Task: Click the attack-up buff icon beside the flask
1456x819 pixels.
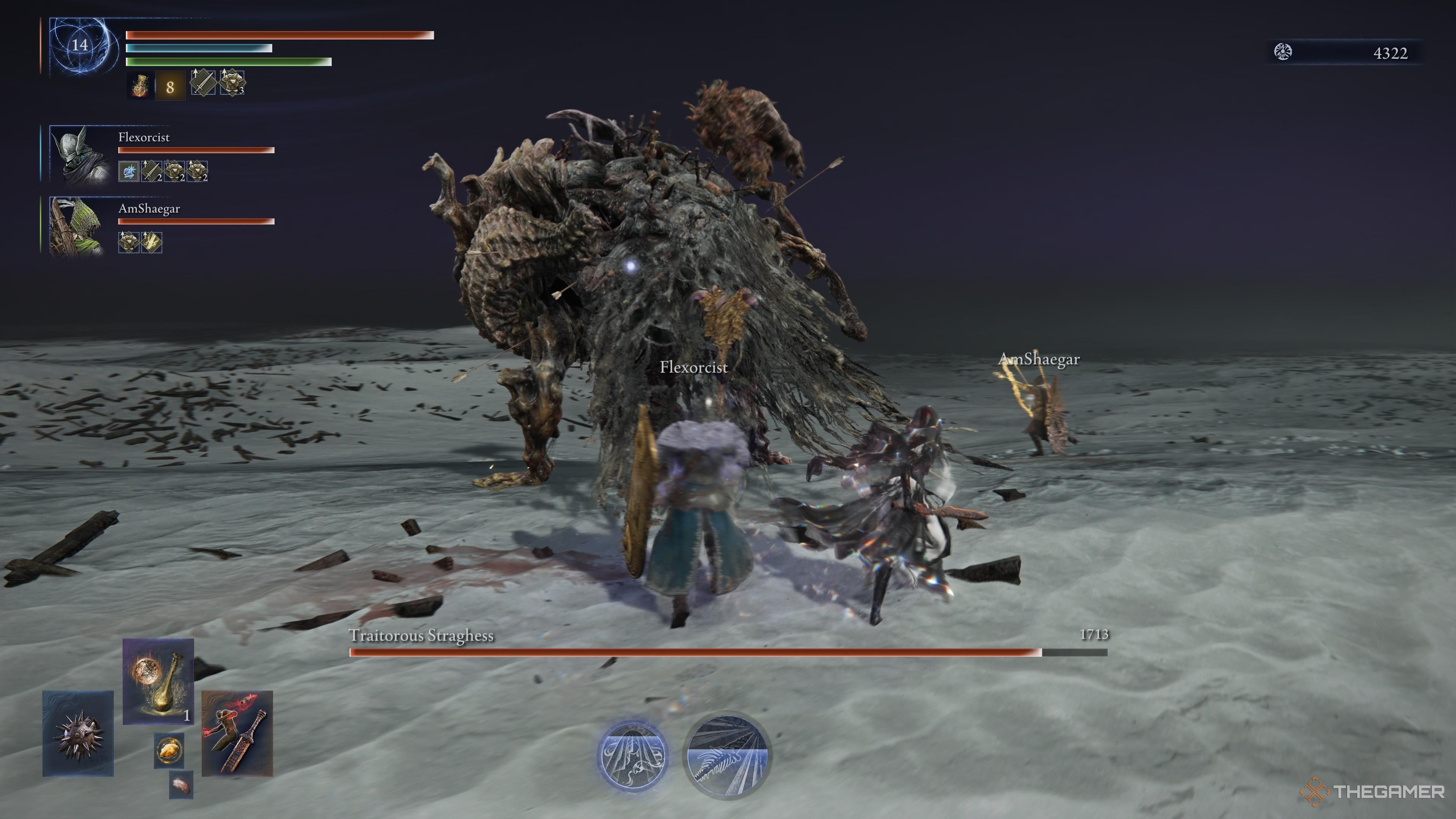Action: point(204,84)
